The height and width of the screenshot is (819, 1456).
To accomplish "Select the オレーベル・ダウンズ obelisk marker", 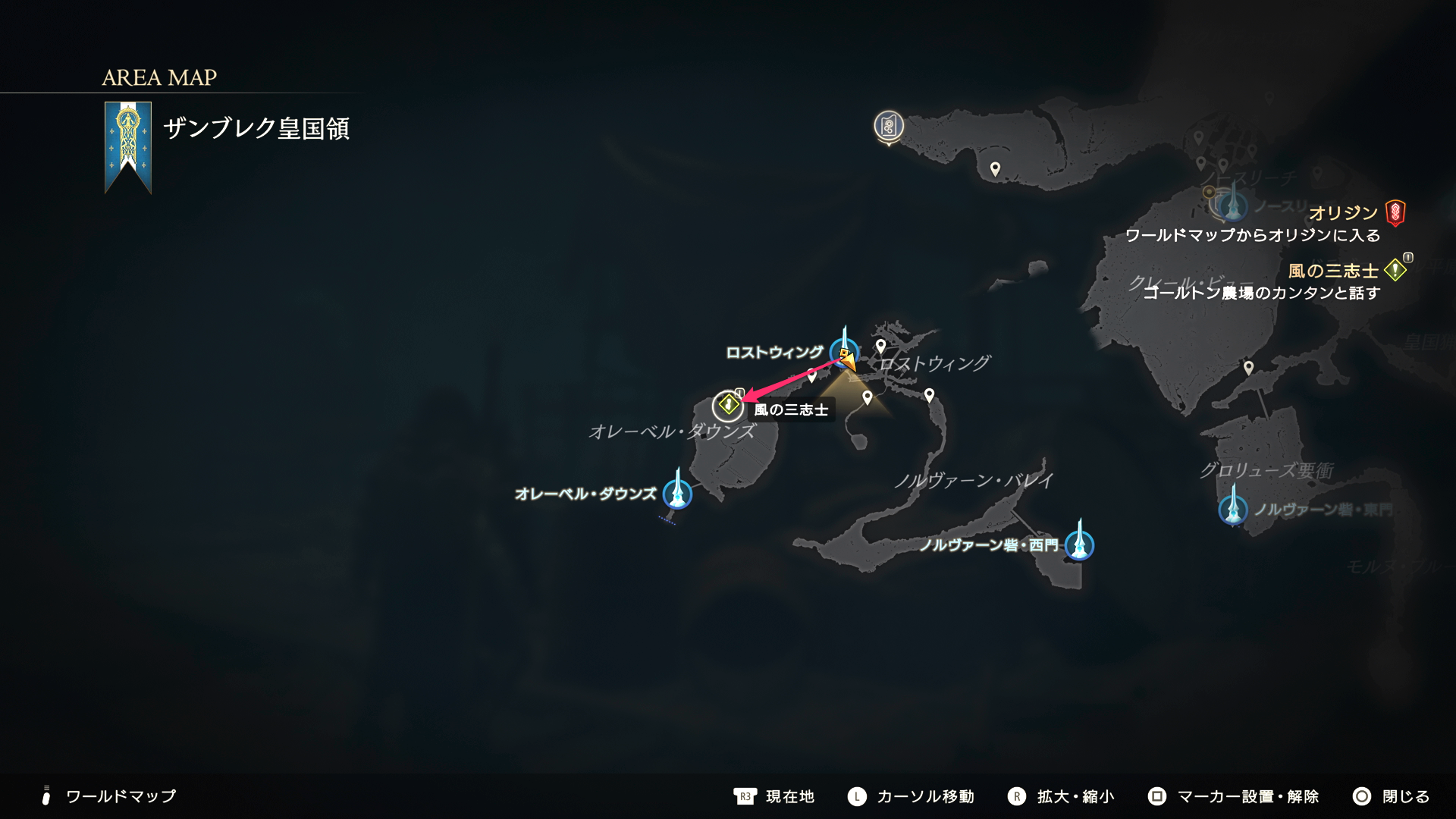I will [677, 494].
